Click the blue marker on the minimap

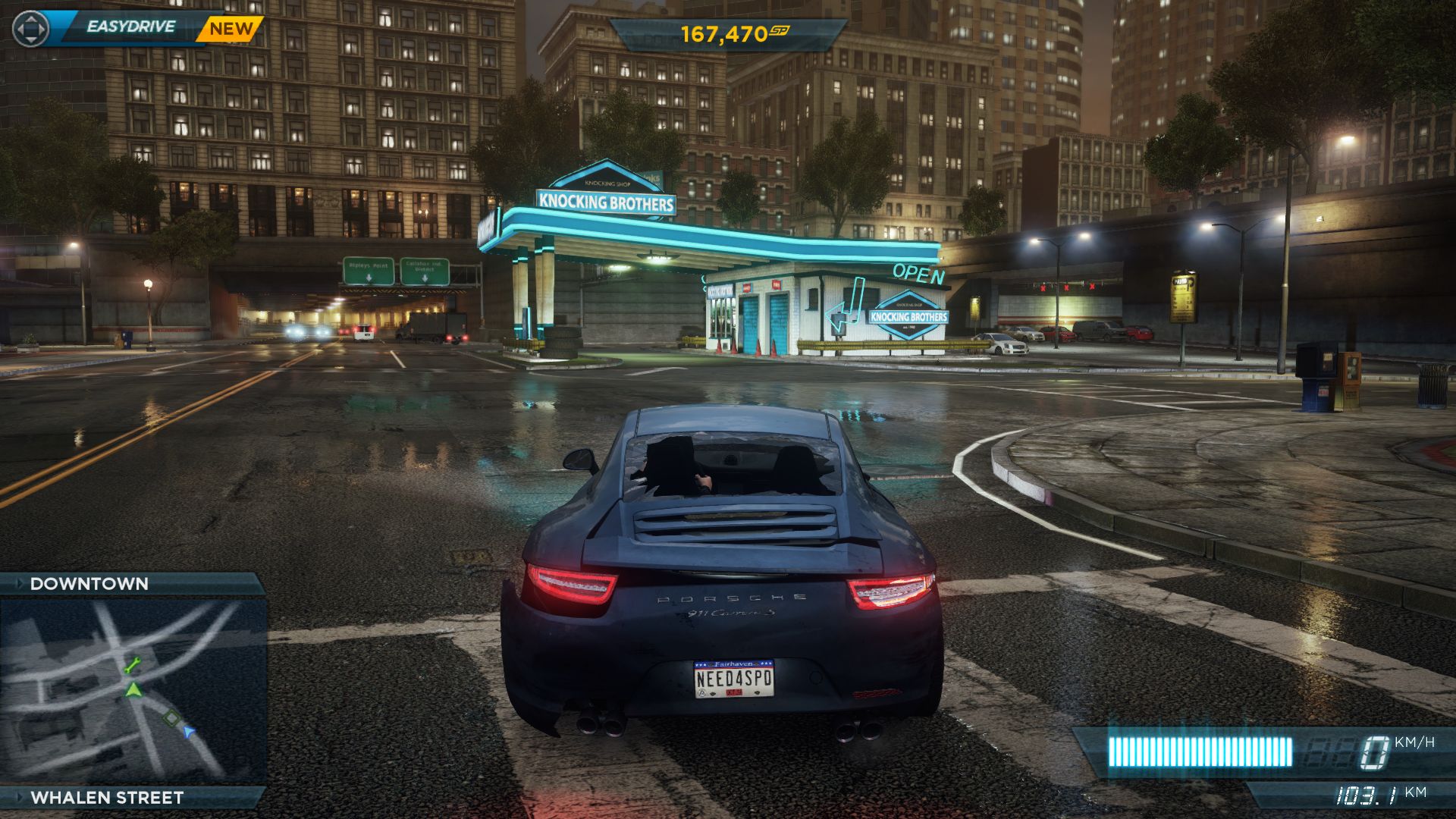point(189,731)
